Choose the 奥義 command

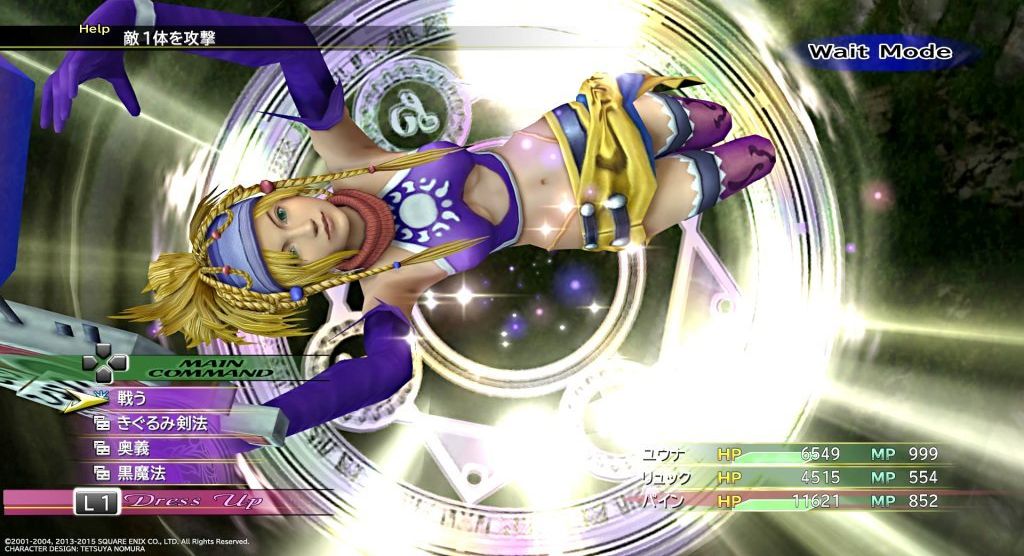tap(134, 448)
